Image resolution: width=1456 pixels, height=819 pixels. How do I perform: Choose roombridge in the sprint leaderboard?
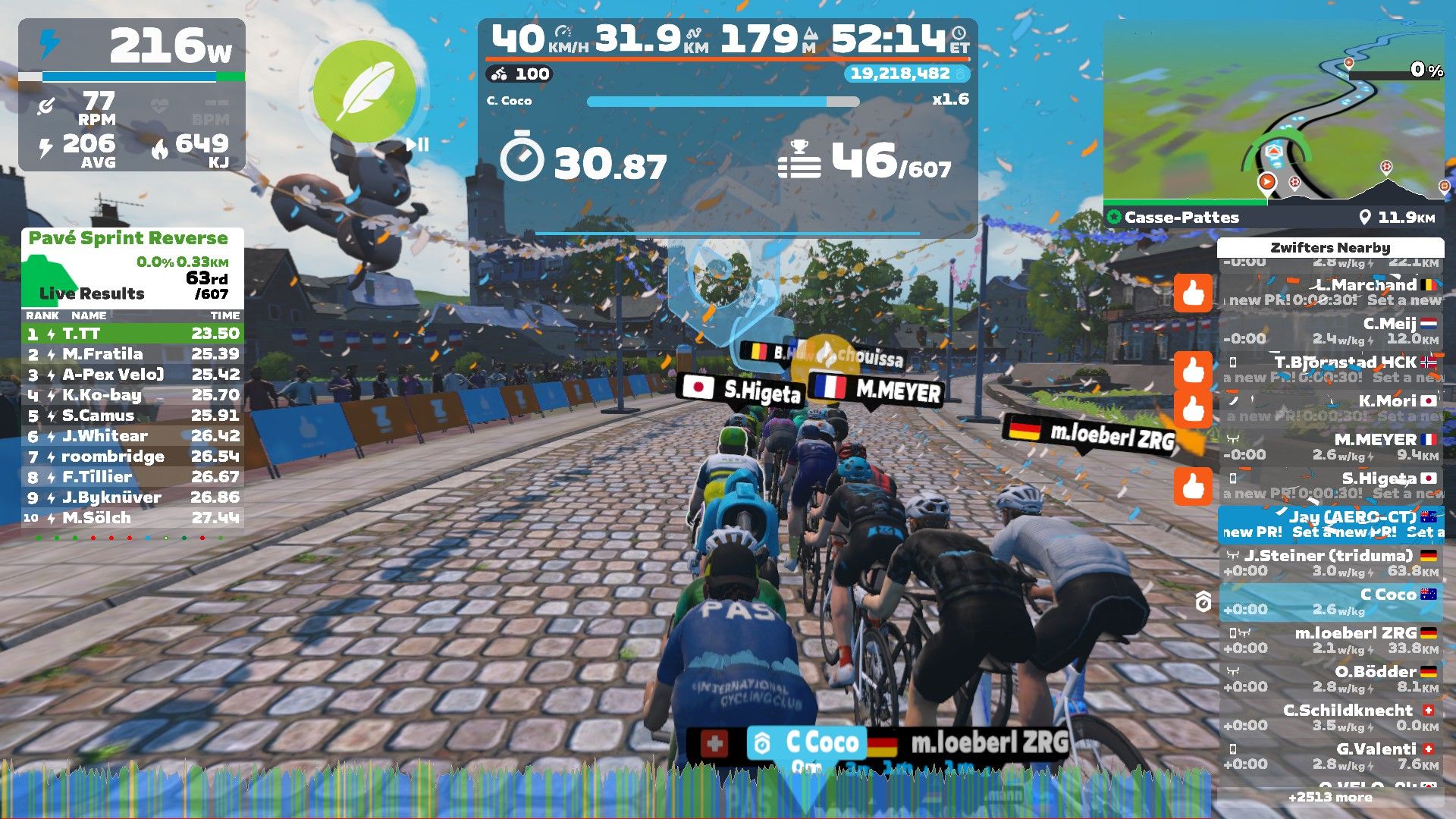[133, 457]
